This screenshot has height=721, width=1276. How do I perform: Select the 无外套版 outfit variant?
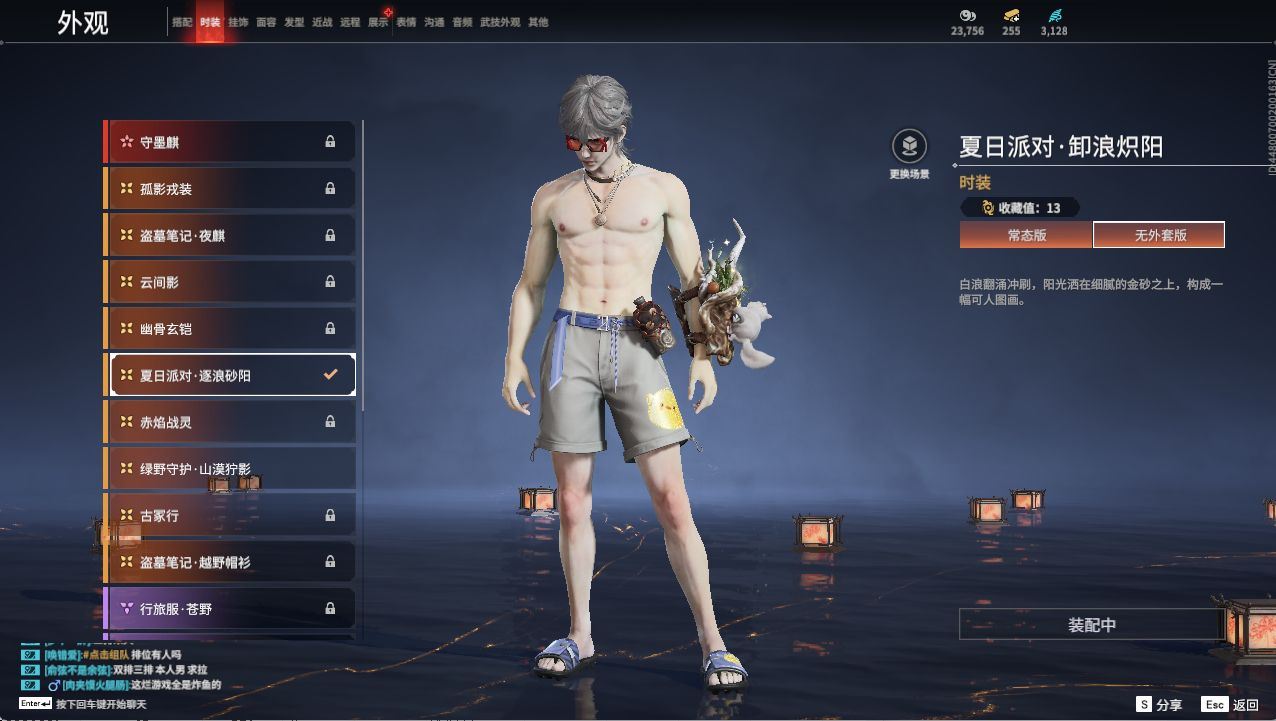click(x=1159, y=235)
